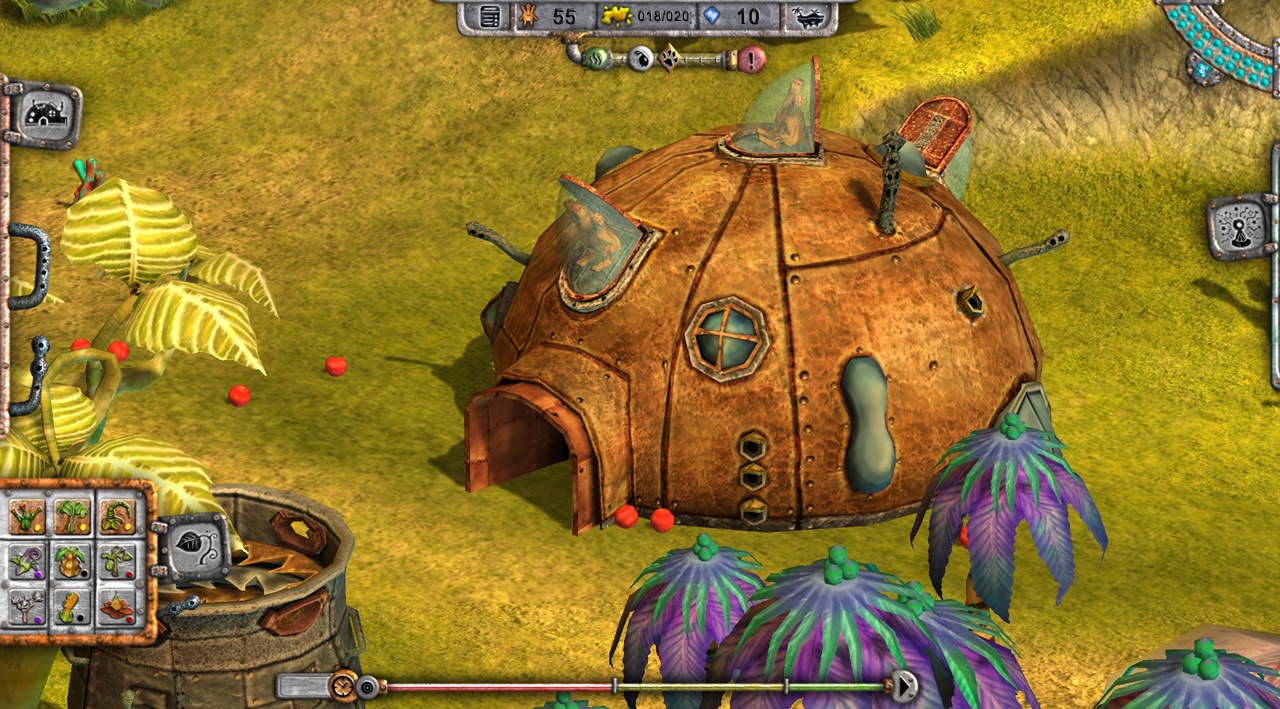The height and width of the screenshot is (709, 1280).
Task: Select the small green tree plant tile
Action: (x=117, y=561)
